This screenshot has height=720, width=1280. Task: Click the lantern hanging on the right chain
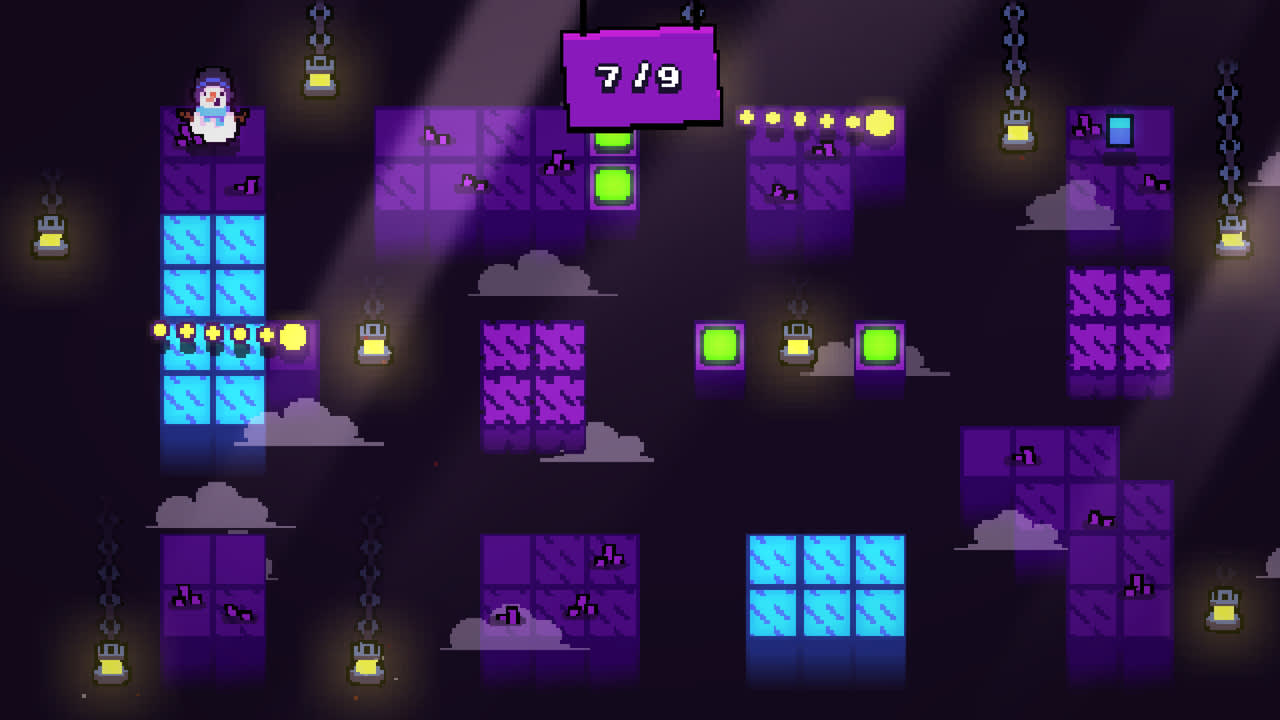tap(1230, 235)
